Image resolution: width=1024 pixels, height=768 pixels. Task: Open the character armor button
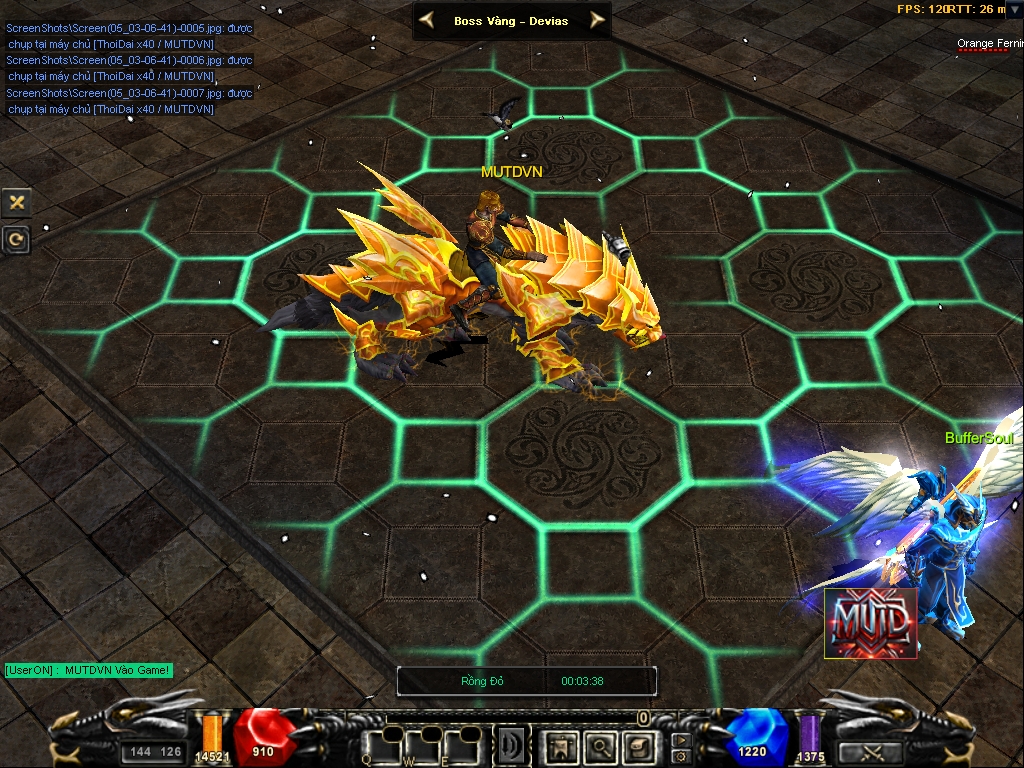pyautogui.click(x=562, y=746)
